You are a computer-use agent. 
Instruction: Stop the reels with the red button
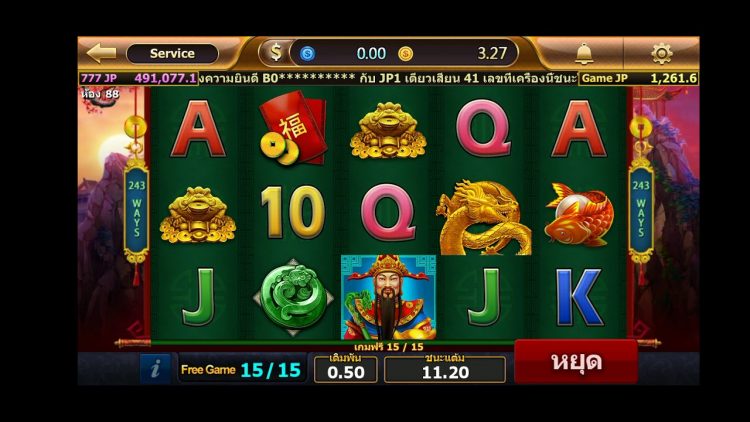tap(575, 362)
